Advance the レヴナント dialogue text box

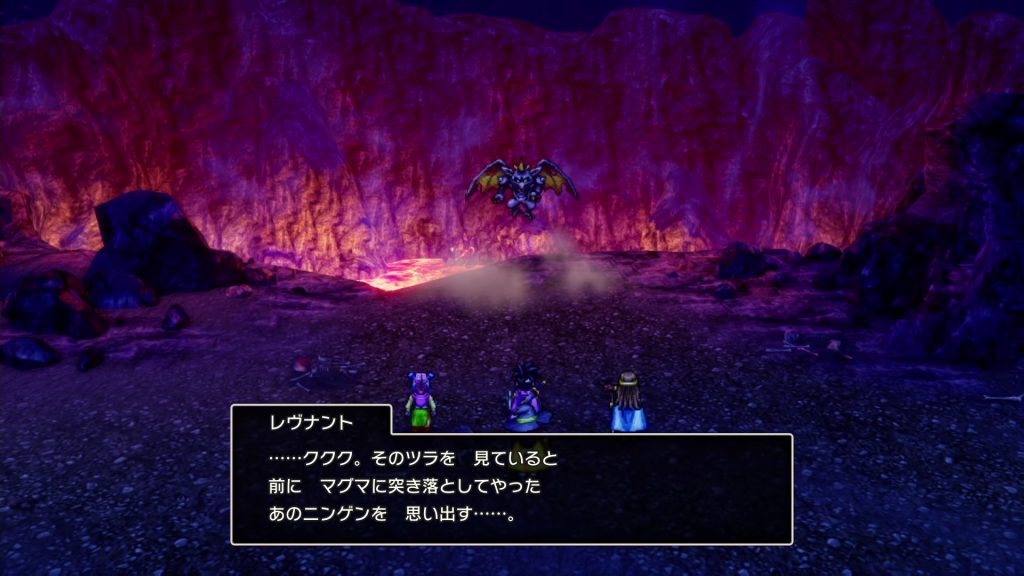tap(511, 488)
